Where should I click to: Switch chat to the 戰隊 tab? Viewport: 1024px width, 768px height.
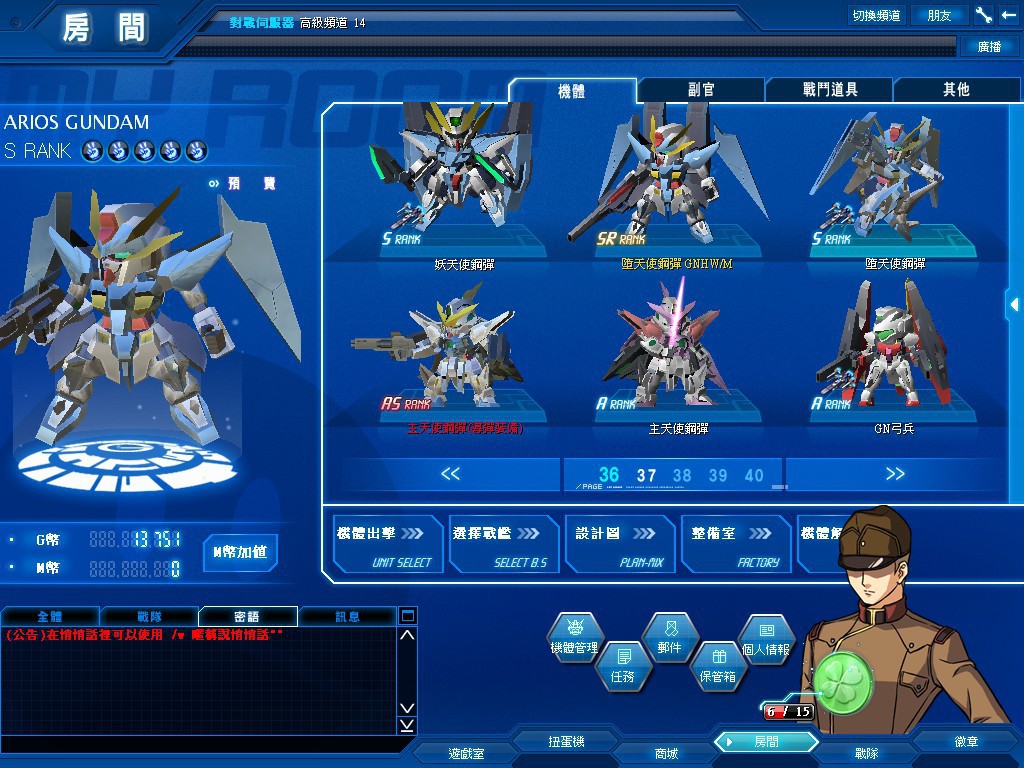148,617
